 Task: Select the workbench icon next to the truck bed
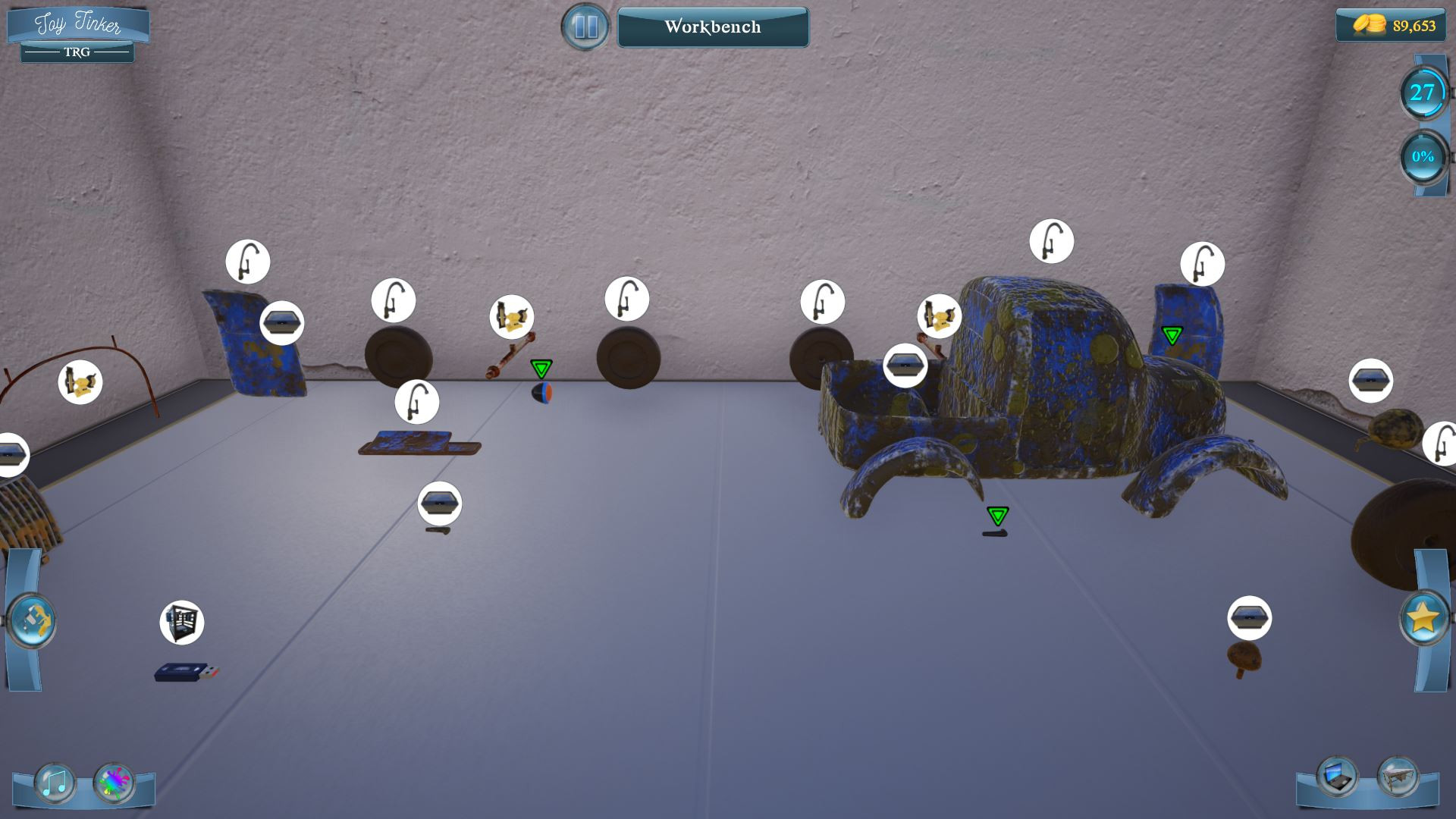[905, 365]
